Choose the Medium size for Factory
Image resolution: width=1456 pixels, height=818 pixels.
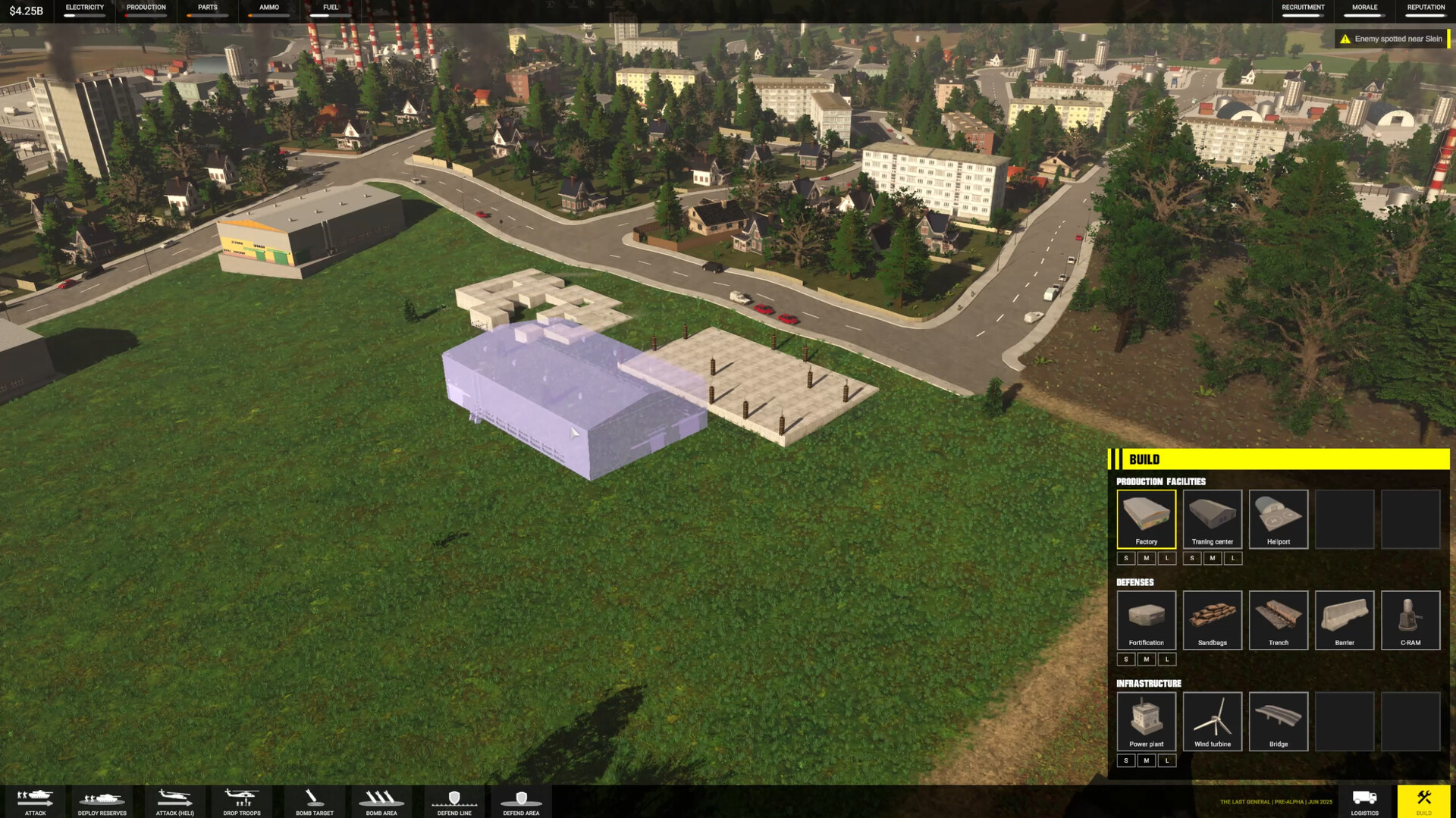[x=1146, y=558]
